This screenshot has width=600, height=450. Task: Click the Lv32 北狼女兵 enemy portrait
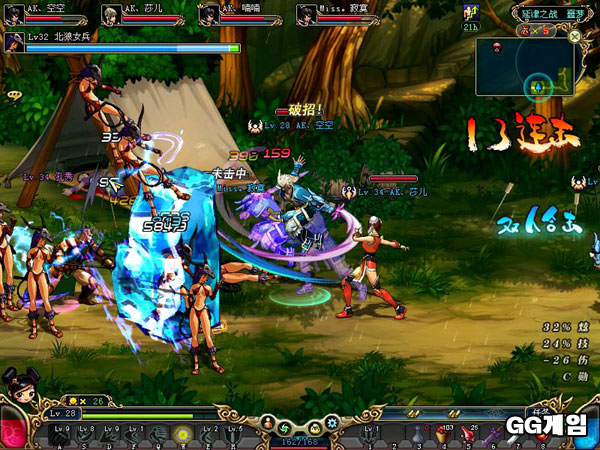pos(15,41)
